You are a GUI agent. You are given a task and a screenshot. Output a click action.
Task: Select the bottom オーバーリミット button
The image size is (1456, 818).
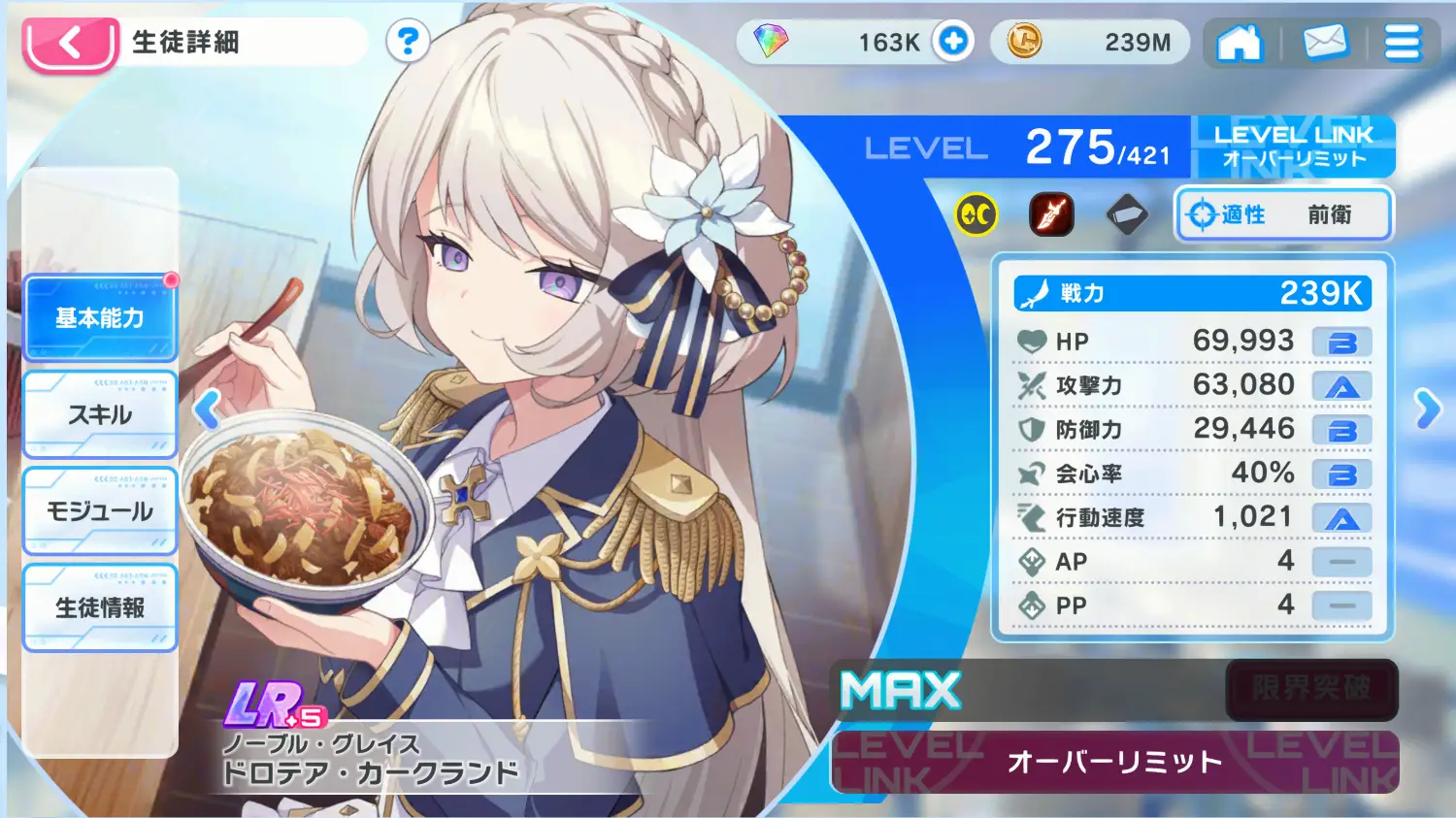(x=1114, y=763)
